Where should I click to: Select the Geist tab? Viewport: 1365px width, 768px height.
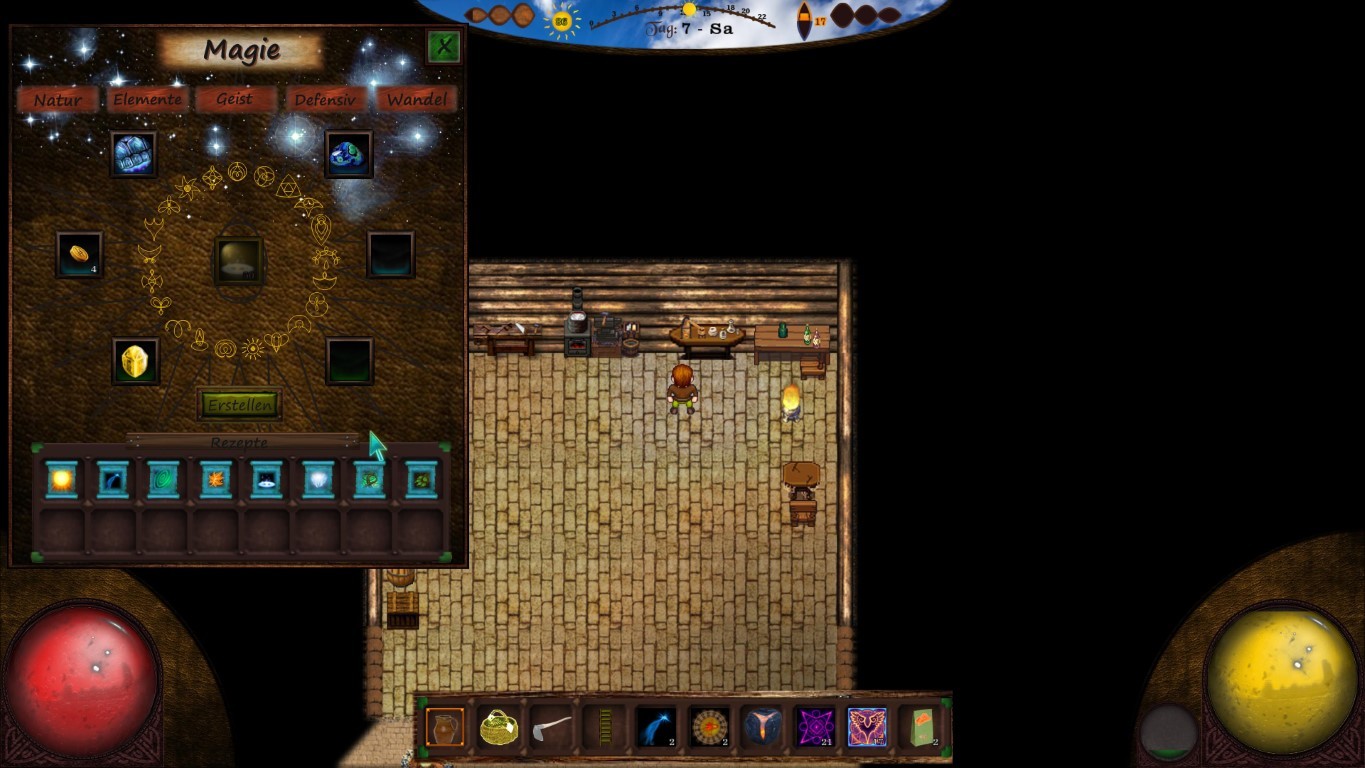(234, 99)
